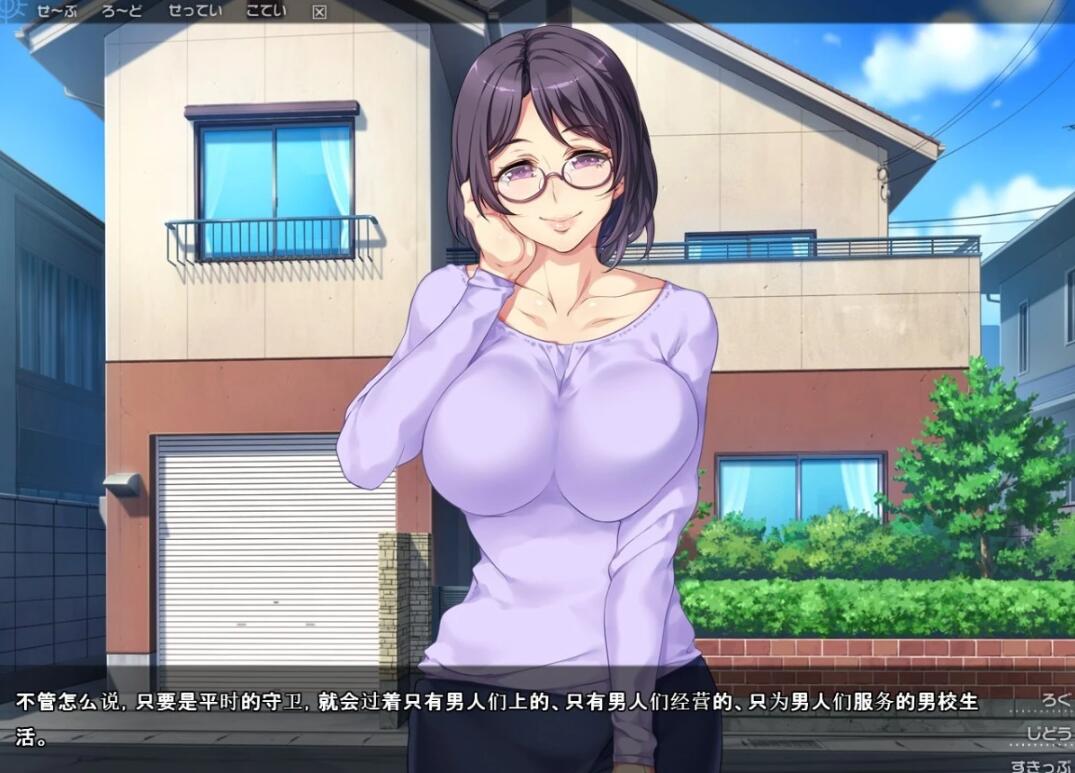Close the top menu bar with X
This screenshot has width=1075, height=773.
click(x=319, y=12)
